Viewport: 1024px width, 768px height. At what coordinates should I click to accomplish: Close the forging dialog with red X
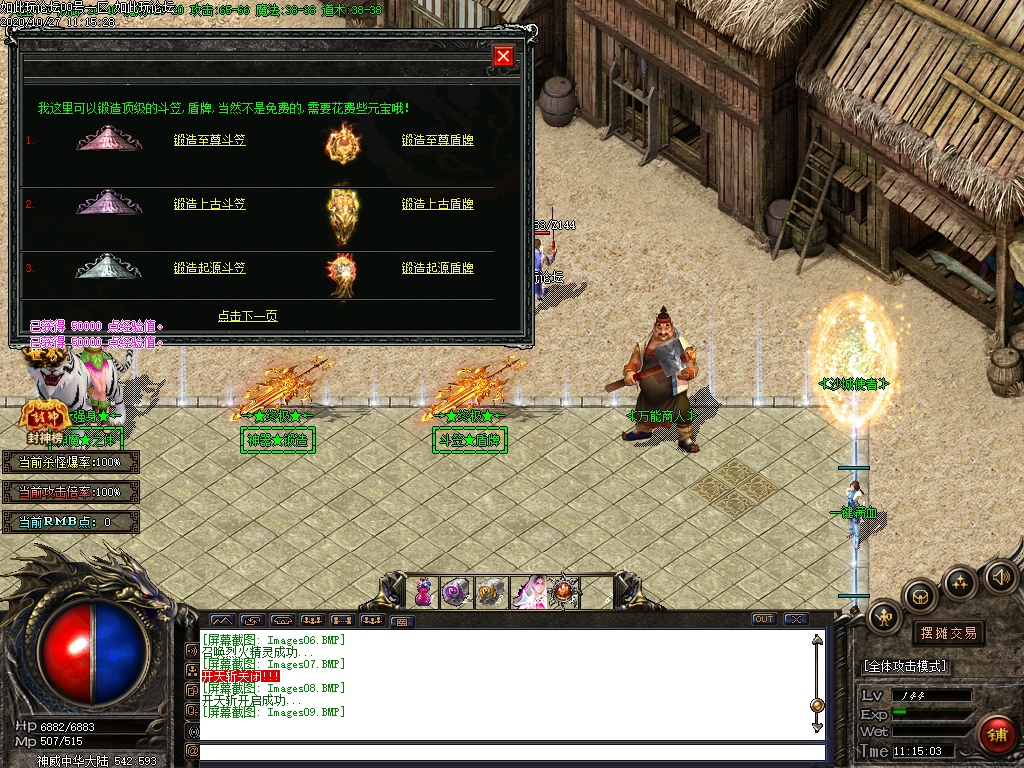(503, 56)
